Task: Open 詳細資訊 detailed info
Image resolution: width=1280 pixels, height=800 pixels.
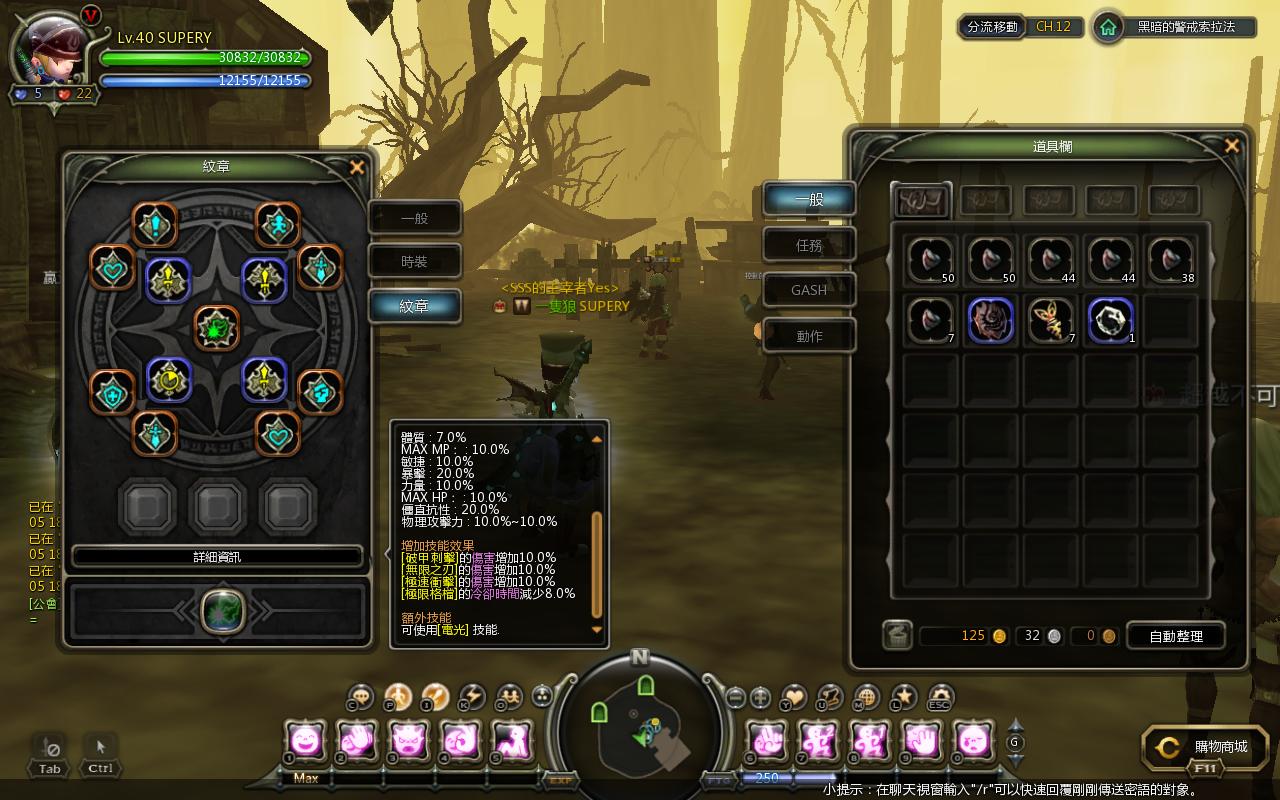Action: tap(217, 557)
